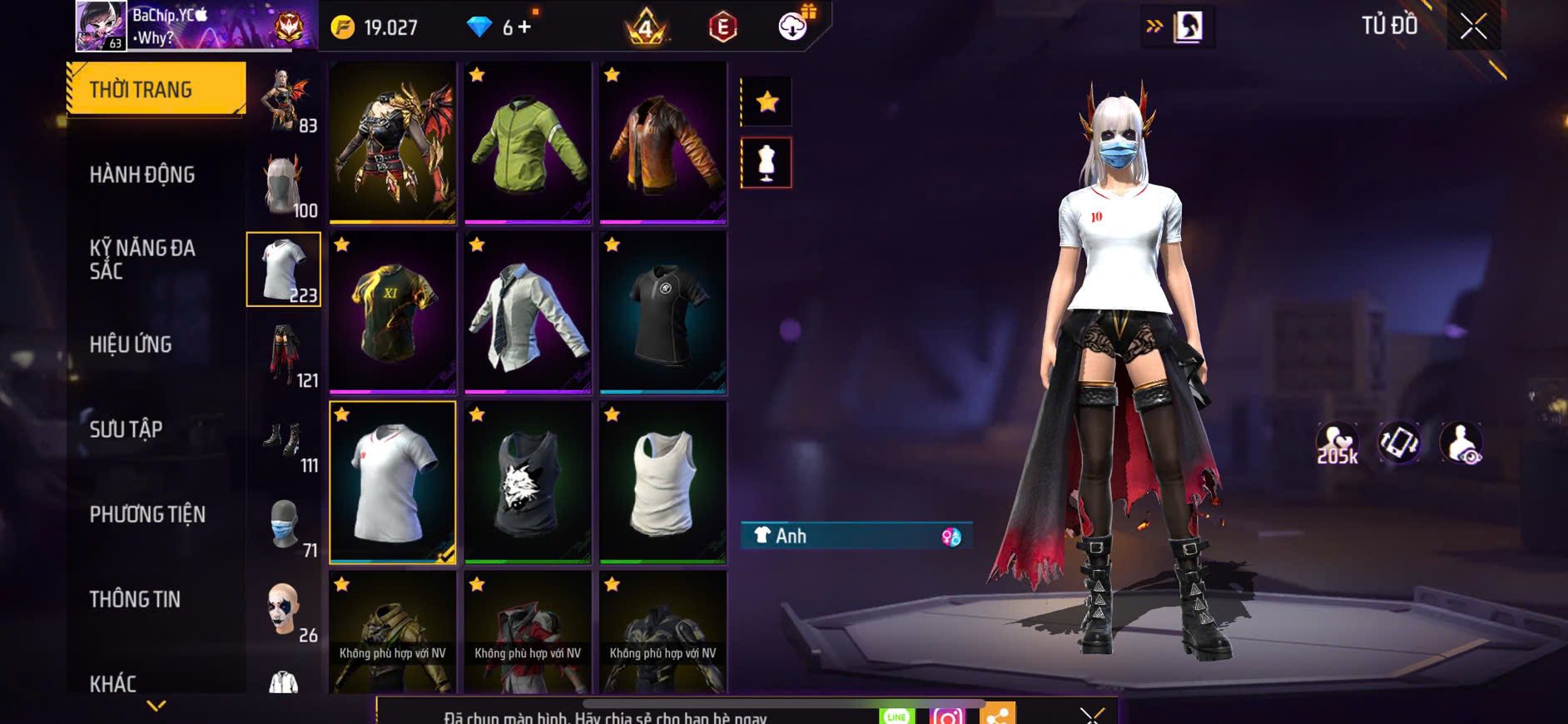Toggle the character view eye icon

click(x=1461, y=443)
